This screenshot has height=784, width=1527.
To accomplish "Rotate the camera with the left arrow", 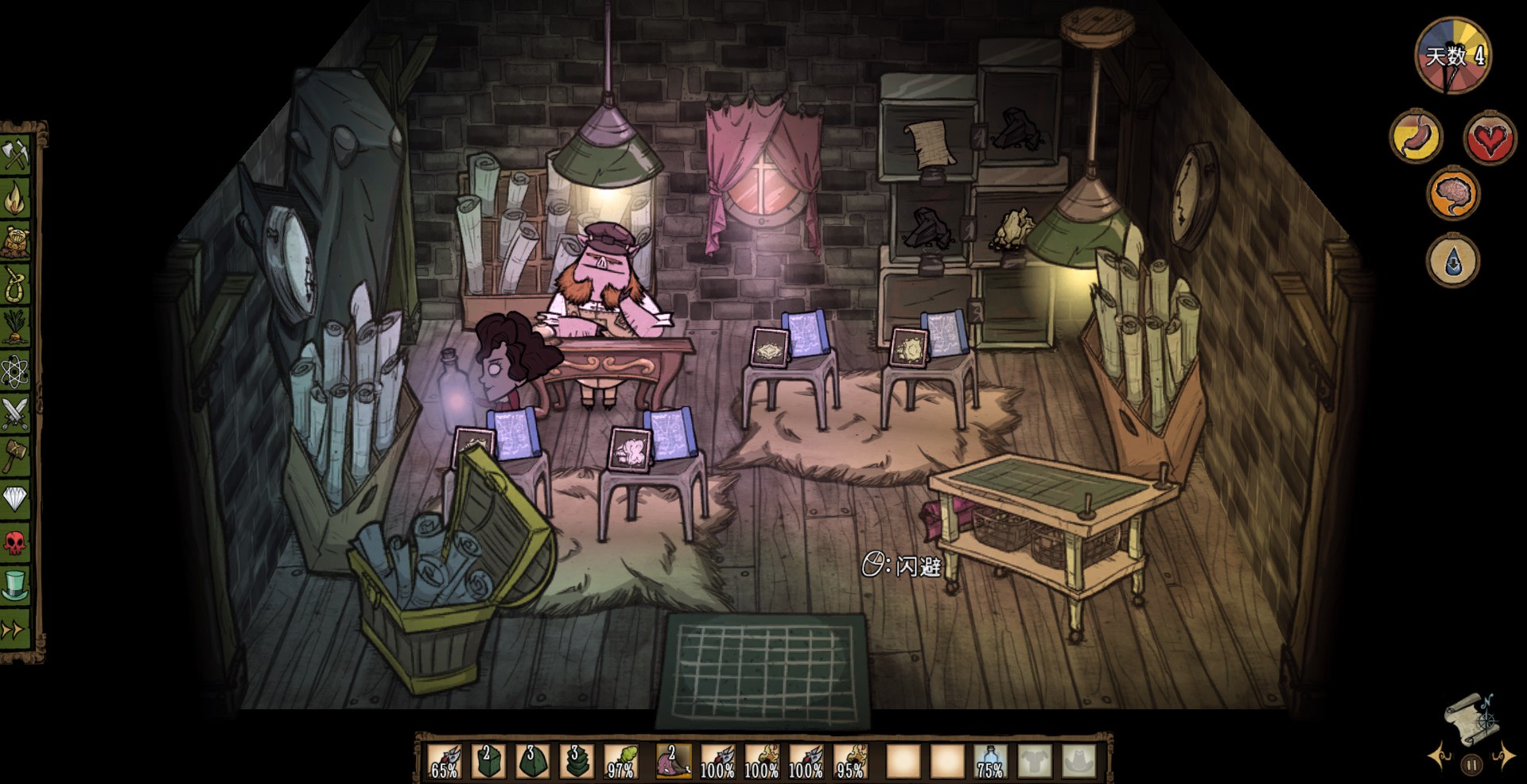I will tap(1440, 755).
